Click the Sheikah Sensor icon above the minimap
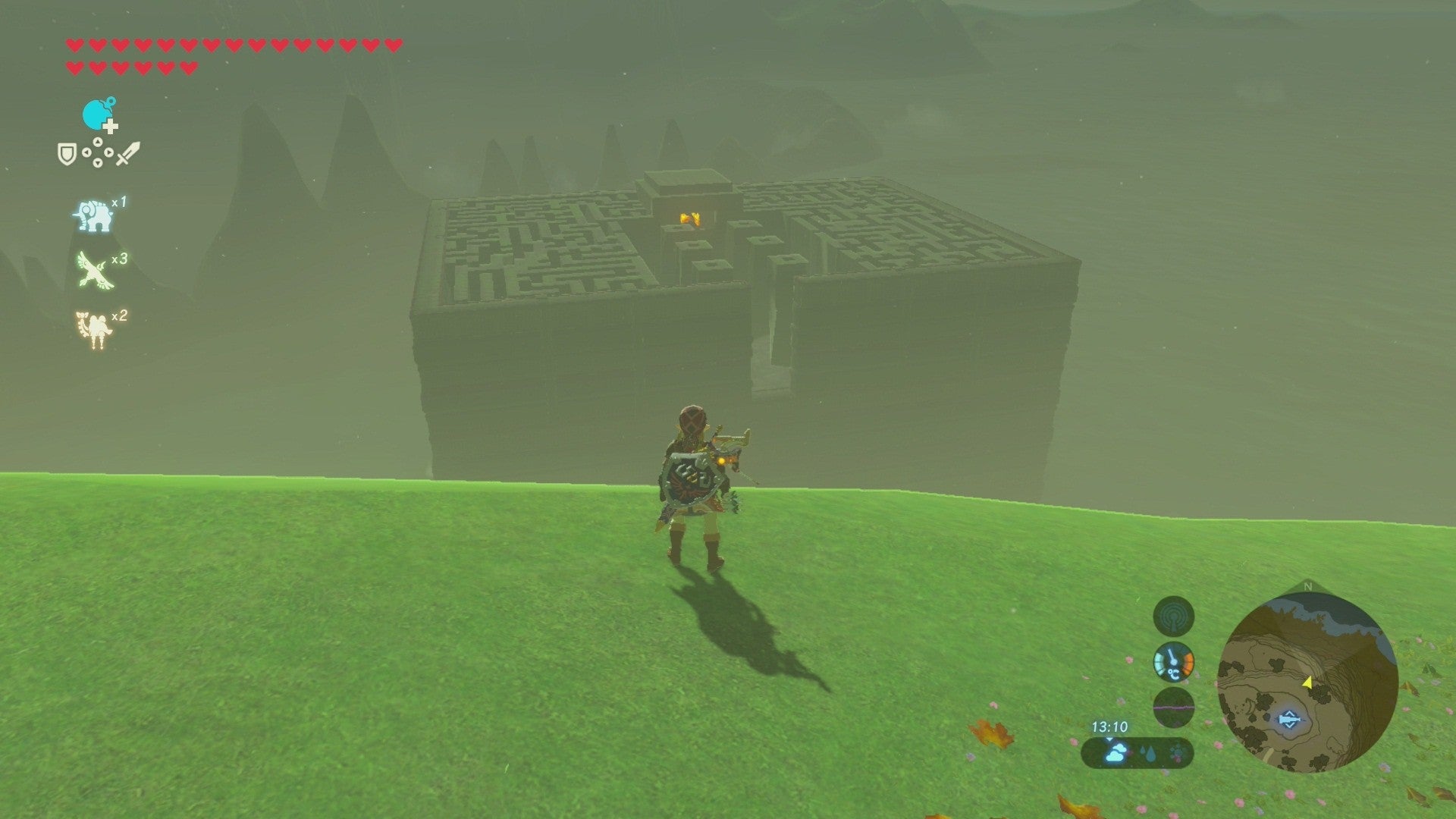 (x=1175, y=616)
